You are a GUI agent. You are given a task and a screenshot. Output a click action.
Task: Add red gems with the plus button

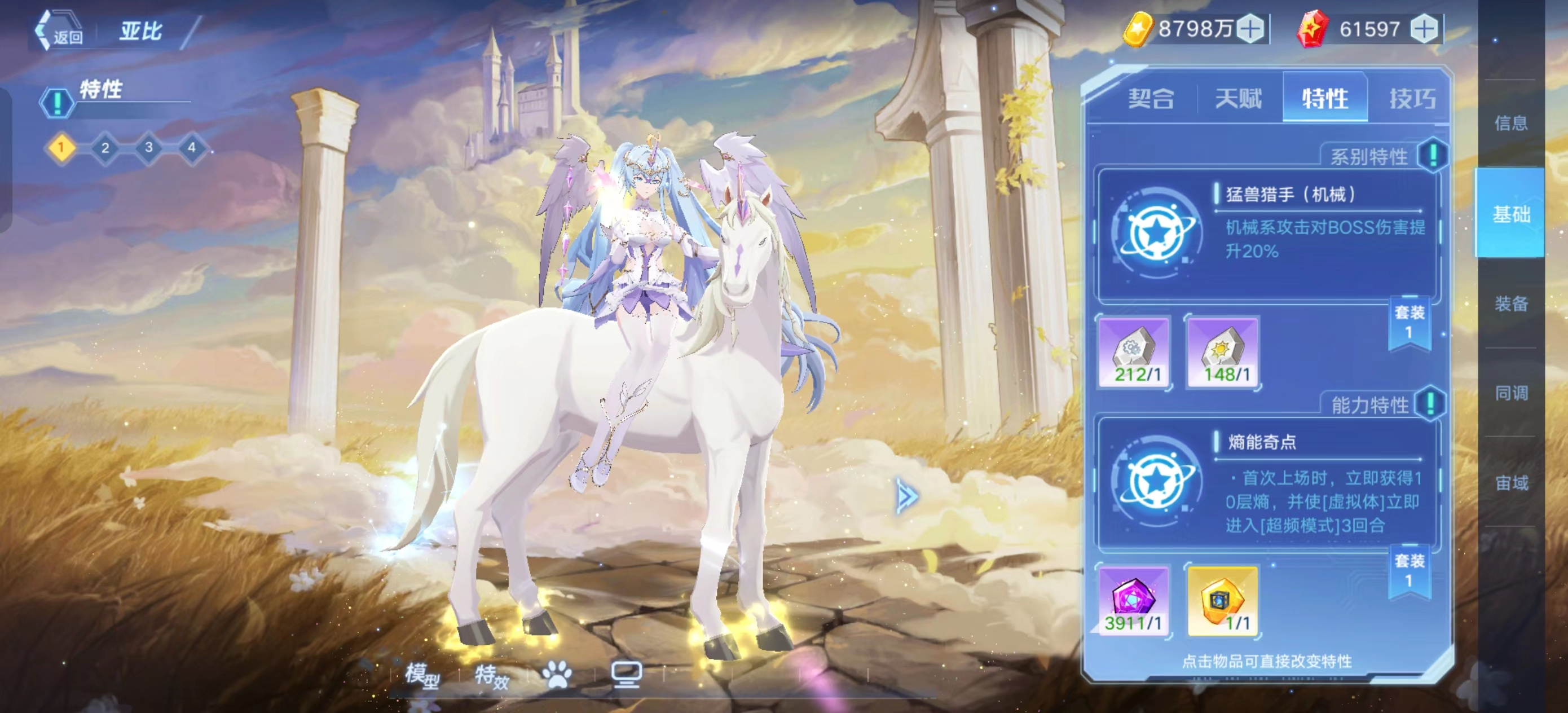(1424, 29)
